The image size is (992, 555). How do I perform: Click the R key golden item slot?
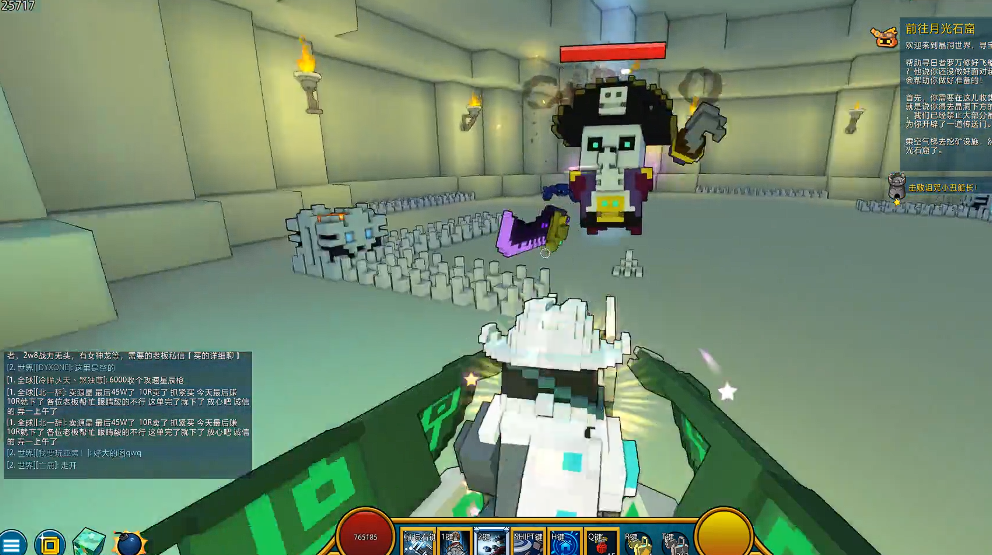(x=638, y=541)
